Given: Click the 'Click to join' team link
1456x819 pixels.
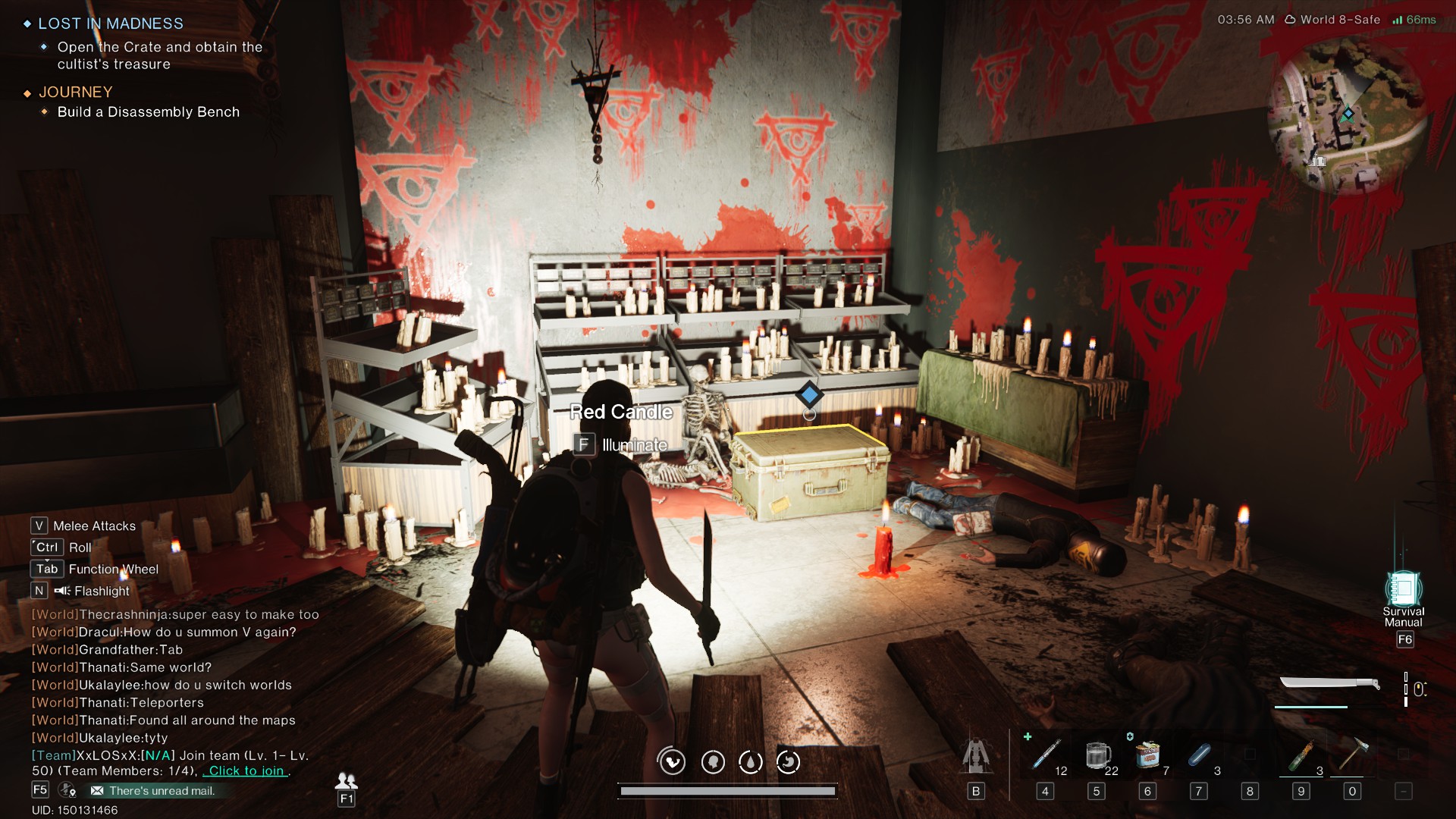Looking at the screenshot, I should 244,770.
